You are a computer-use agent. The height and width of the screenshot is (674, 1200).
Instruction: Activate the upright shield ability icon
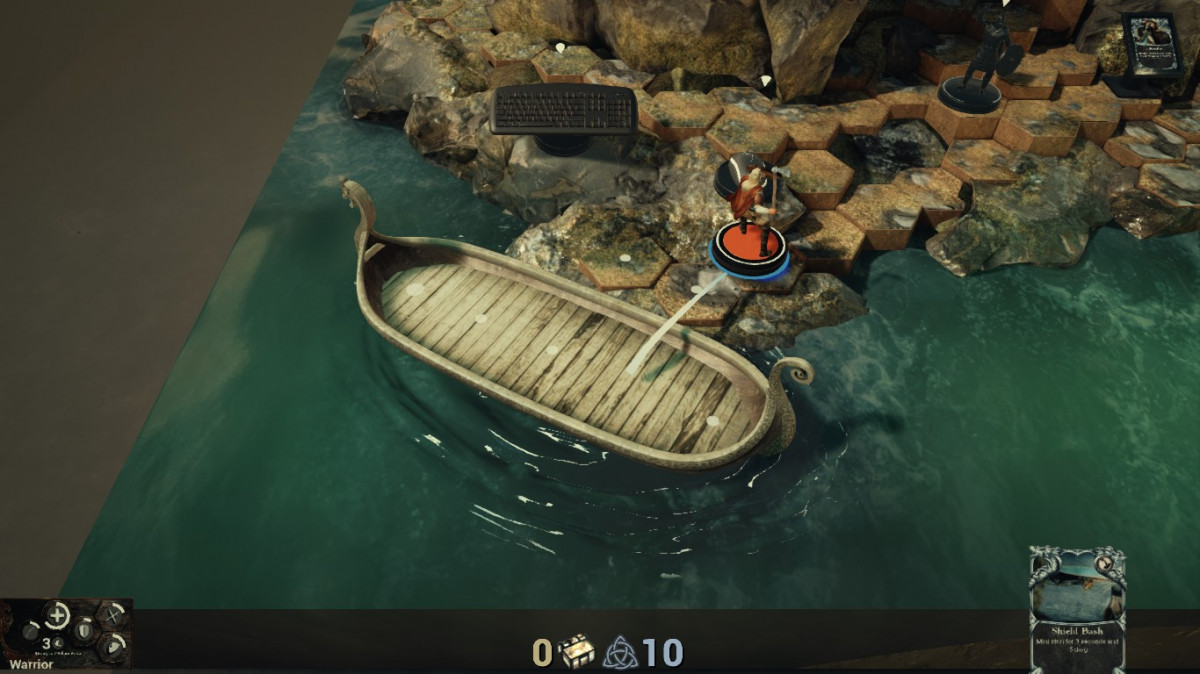(x=85, y=632)
